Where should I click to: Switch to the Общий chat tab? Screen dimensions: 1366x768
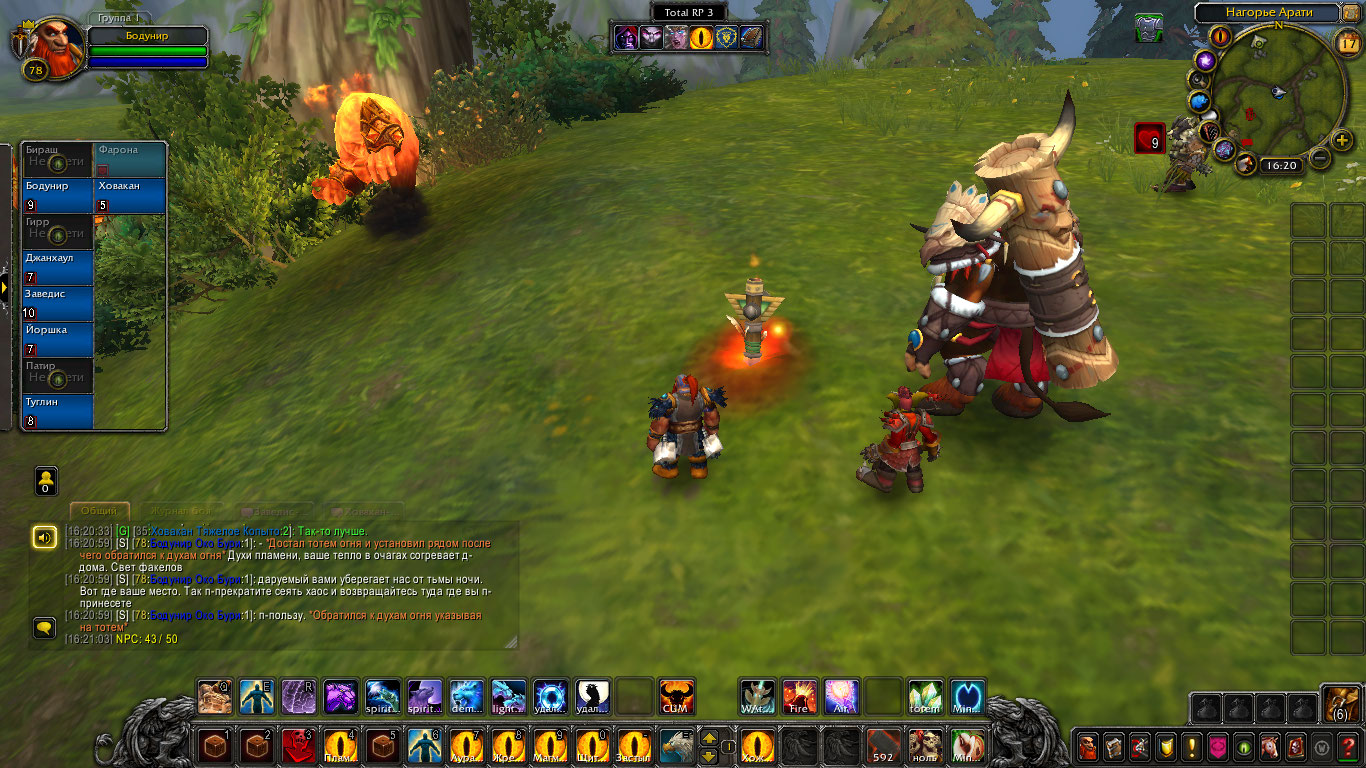point(99,511)
